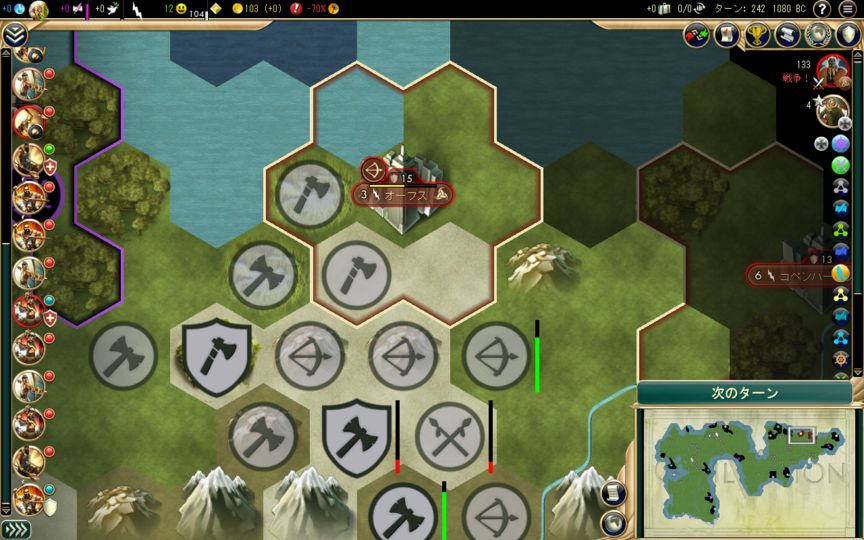Open the diplomacy overview globe icon
864x540 pixels.
(819, 35)
